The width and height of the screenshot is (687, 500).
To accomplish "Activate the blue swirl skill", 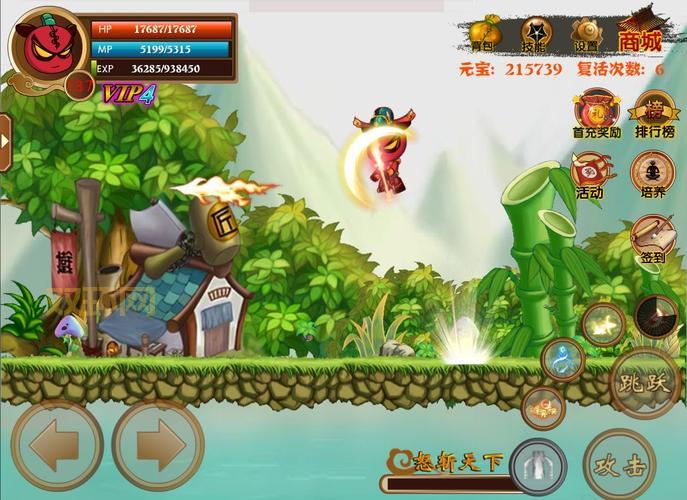I will click(562, 360).
